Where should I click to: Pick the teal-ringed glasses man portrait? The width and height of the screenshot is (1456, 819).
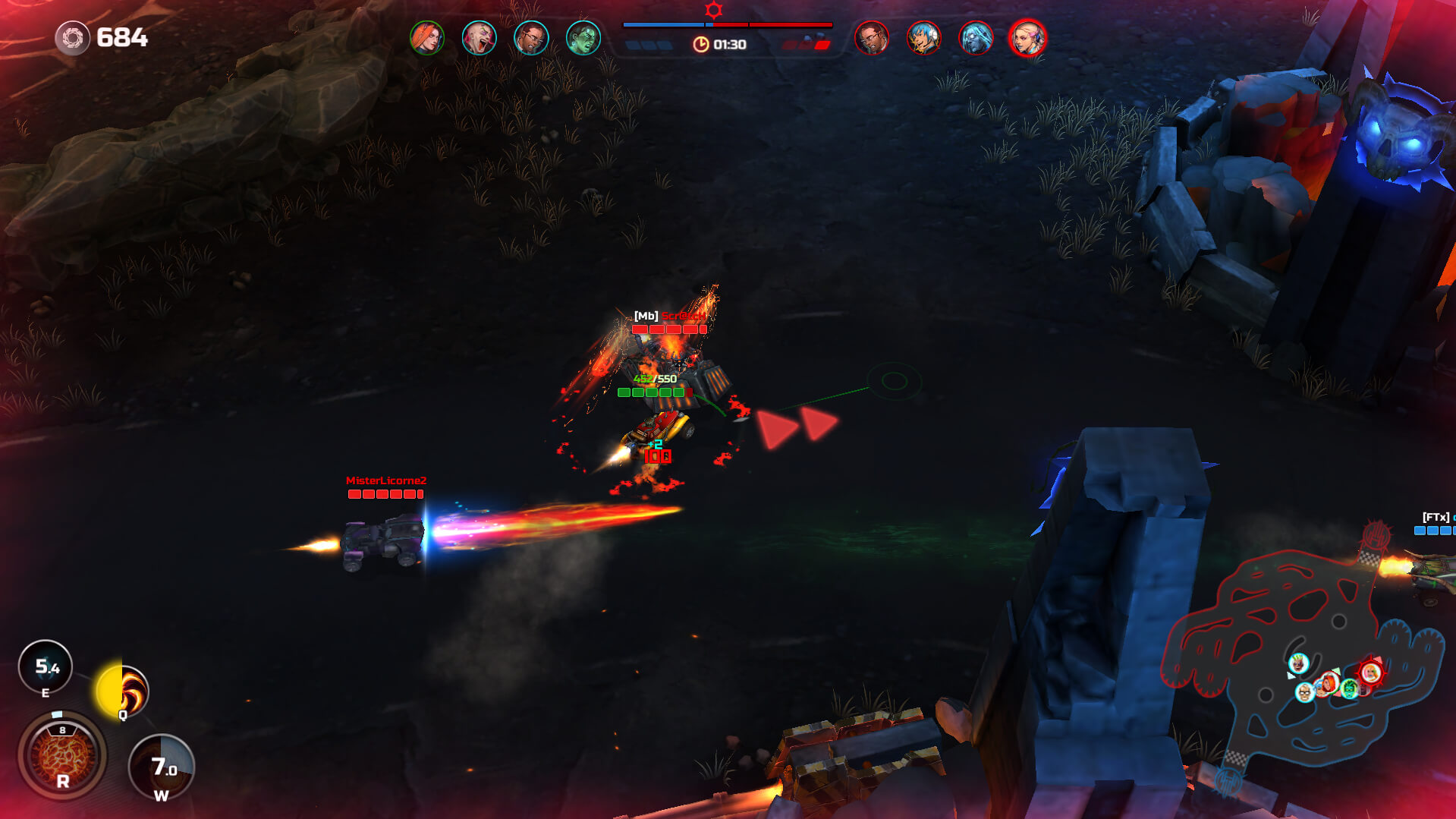pos(531,38)
